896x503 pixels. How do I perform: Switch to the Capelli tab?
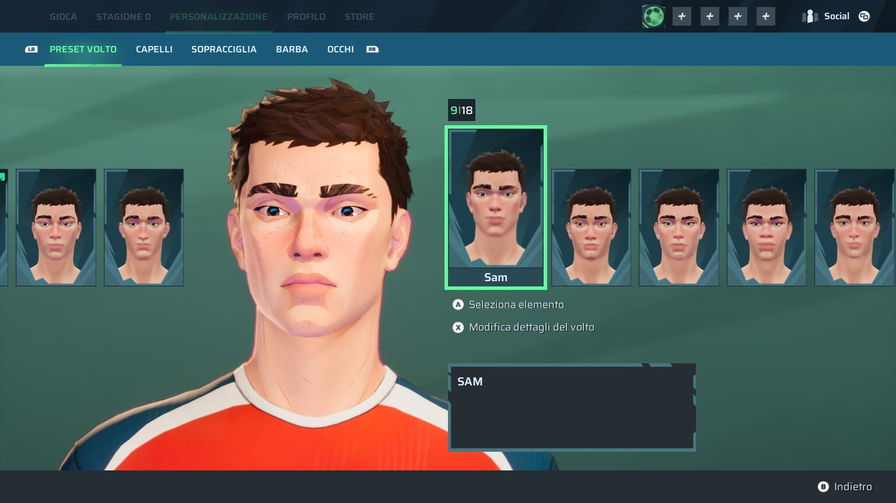pyautogui.click(x=154, y=49)
